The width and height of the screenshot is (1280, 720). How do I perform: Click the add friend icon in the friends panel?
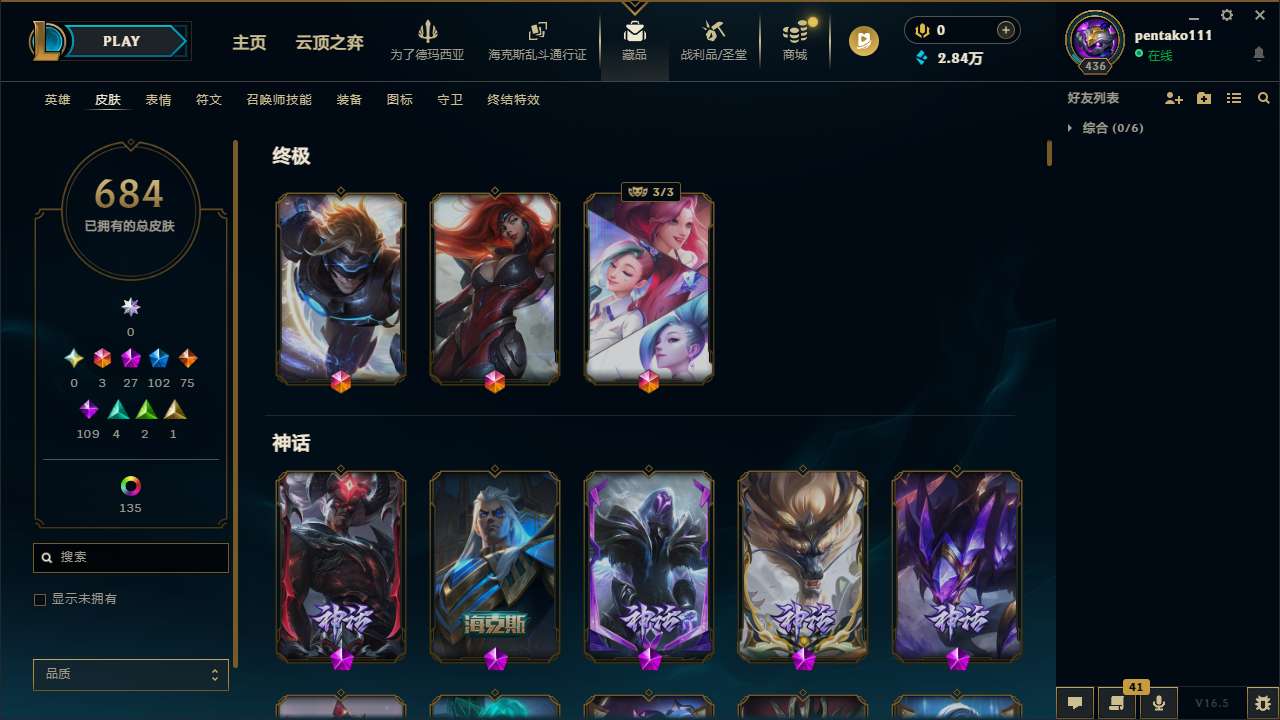click(x=1174, y=98)
